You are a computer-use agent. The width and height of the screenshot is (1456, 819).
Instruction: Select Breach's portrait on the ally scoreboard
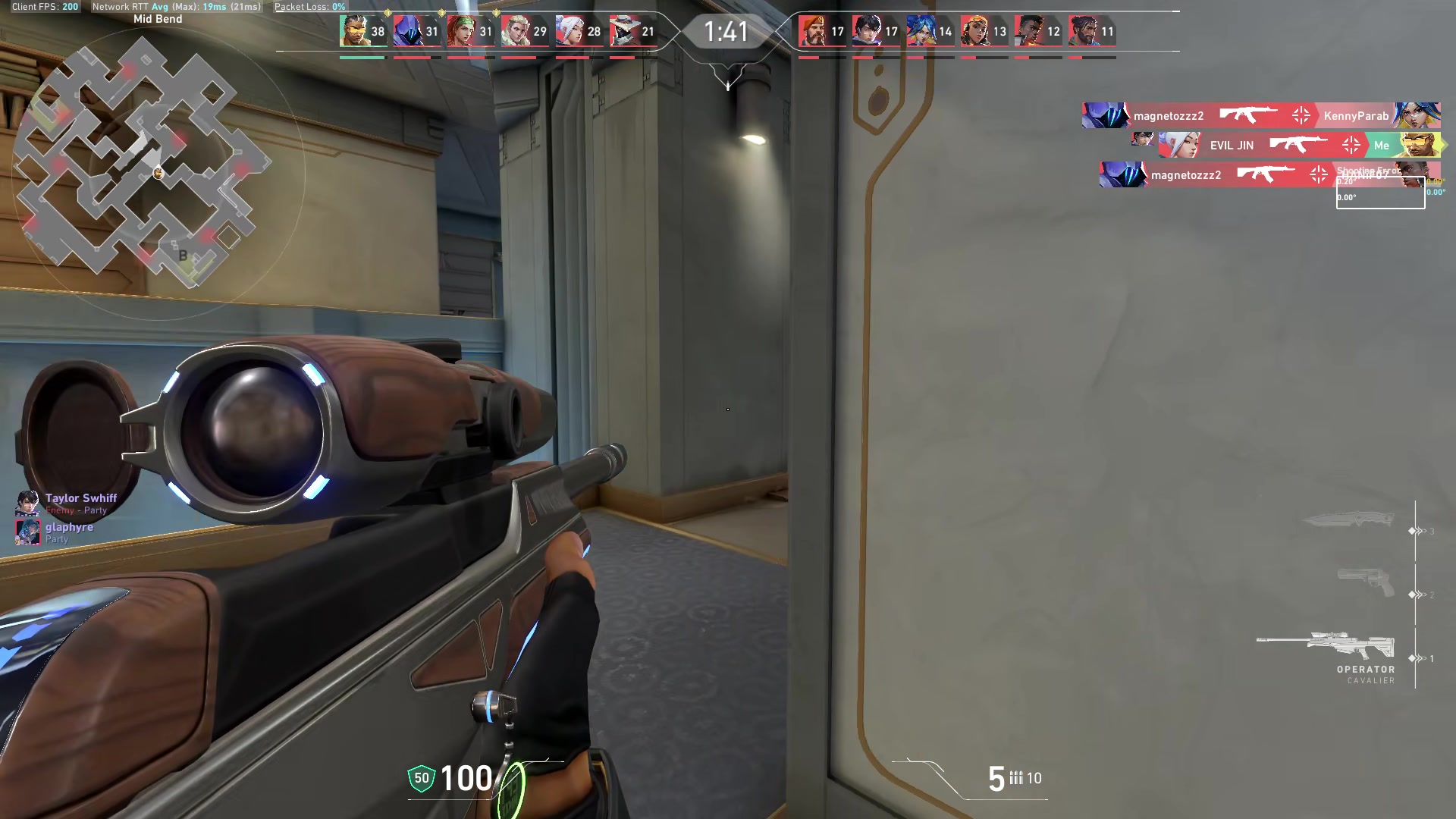[x=356, y=32]
